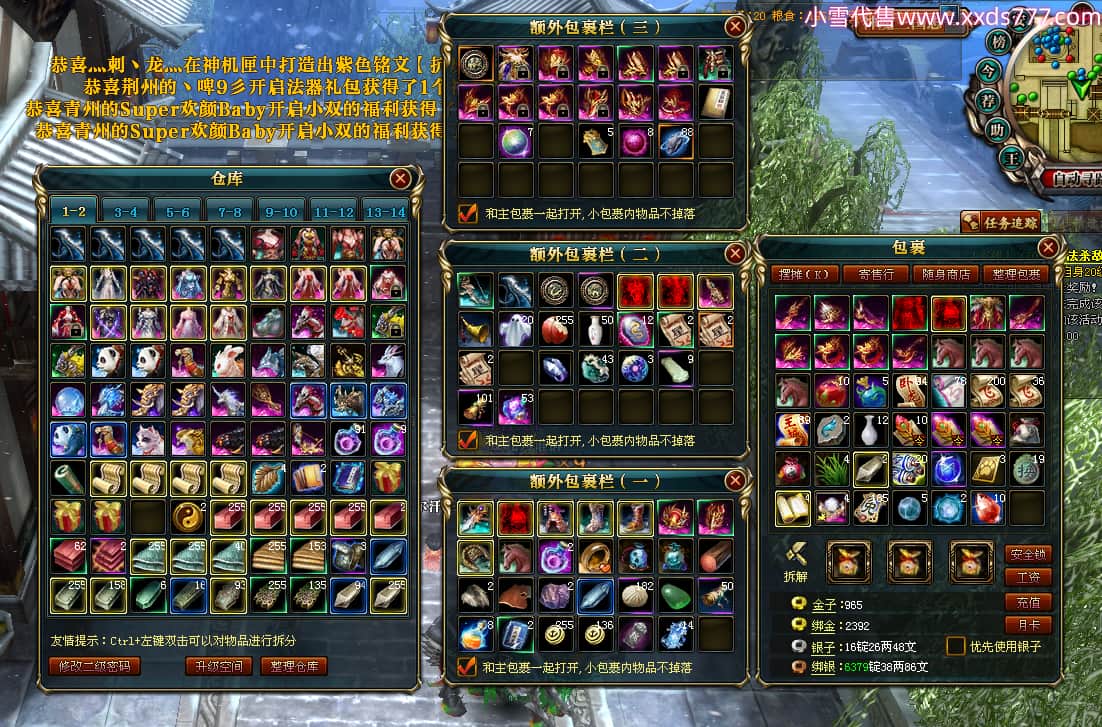Screen dimensions: 1102x727
Task: Click the 榜 ranking button beside minimap
Action: [998, 42]
